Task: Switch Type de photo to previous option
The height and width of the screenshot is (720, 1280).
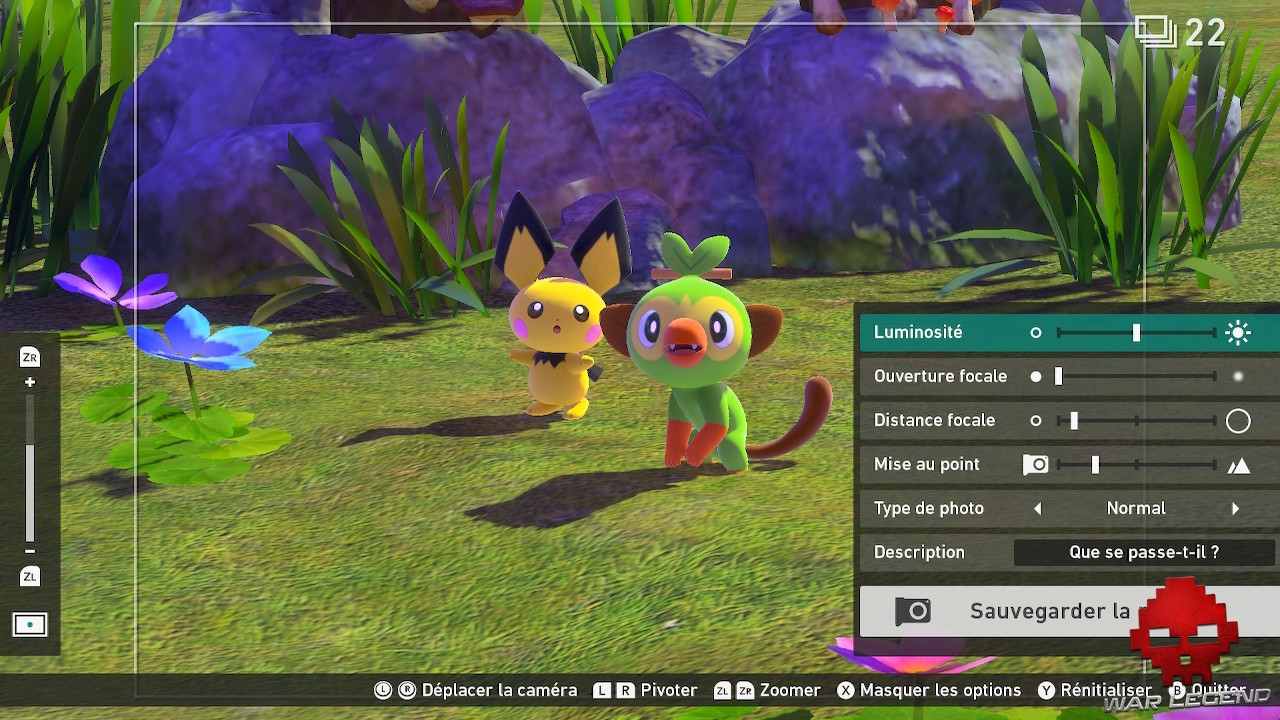Action: 1037,508
